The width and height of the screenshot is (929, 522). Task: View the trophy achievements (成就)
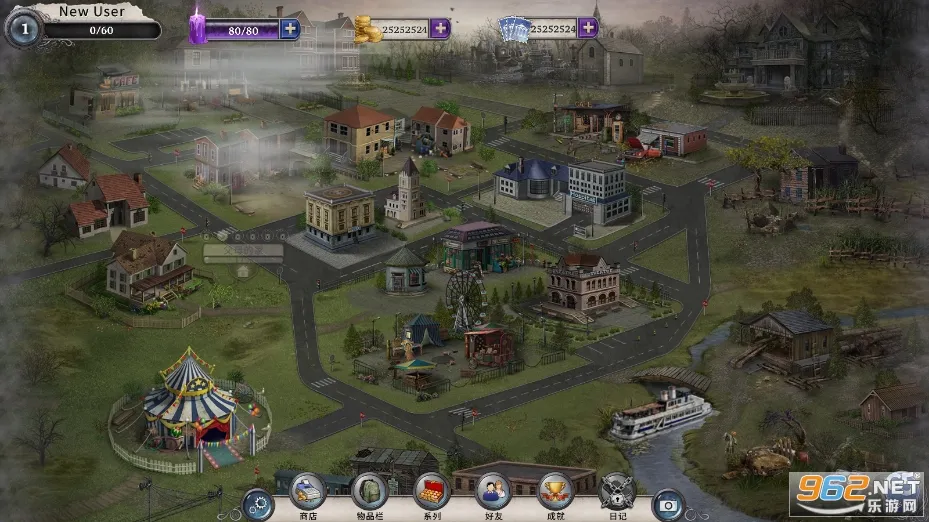click(x=555, y=491)
